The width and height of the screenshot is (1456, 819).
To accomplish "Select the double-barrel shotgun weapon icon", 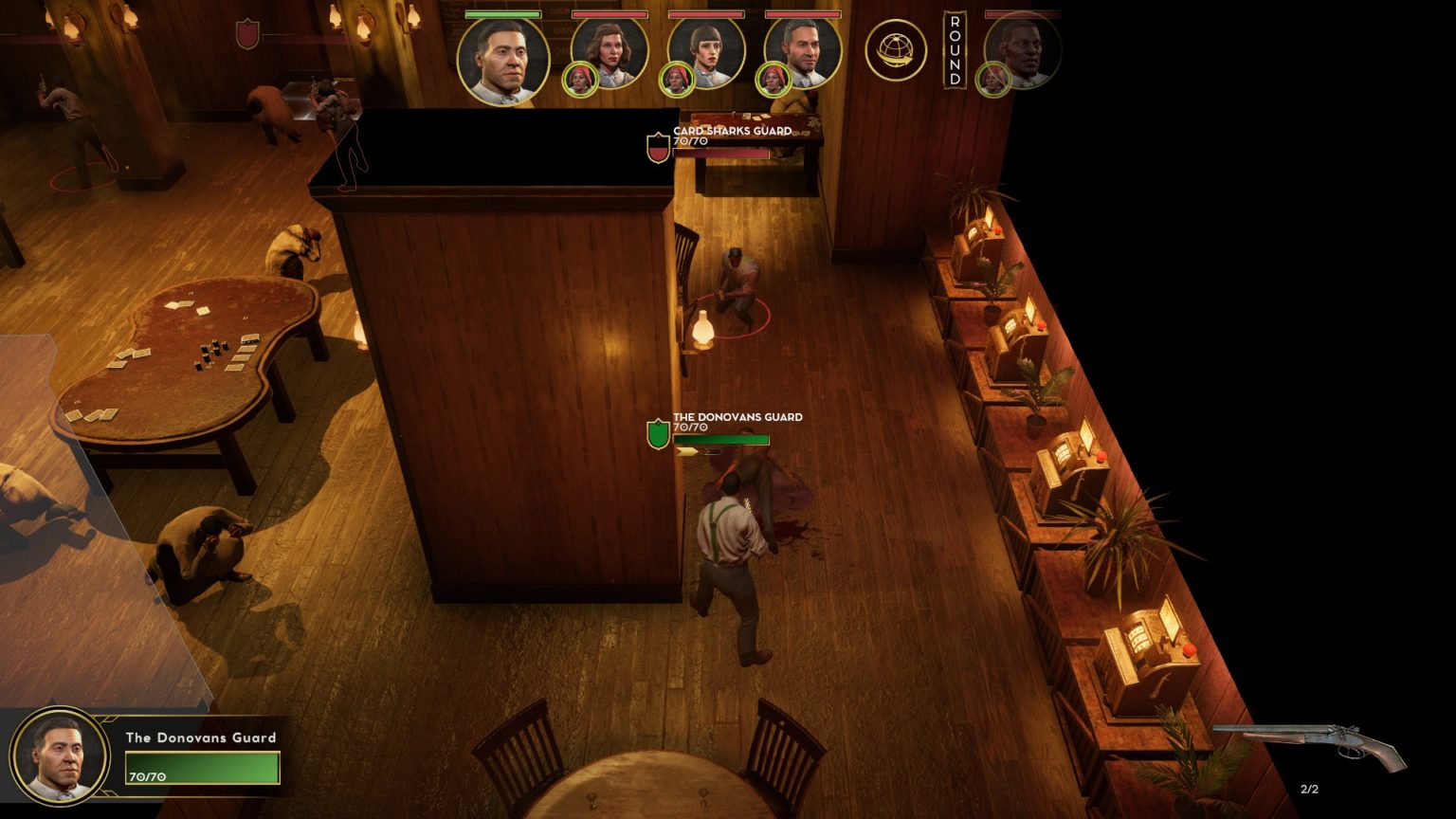I will (x=1310, y=743).
